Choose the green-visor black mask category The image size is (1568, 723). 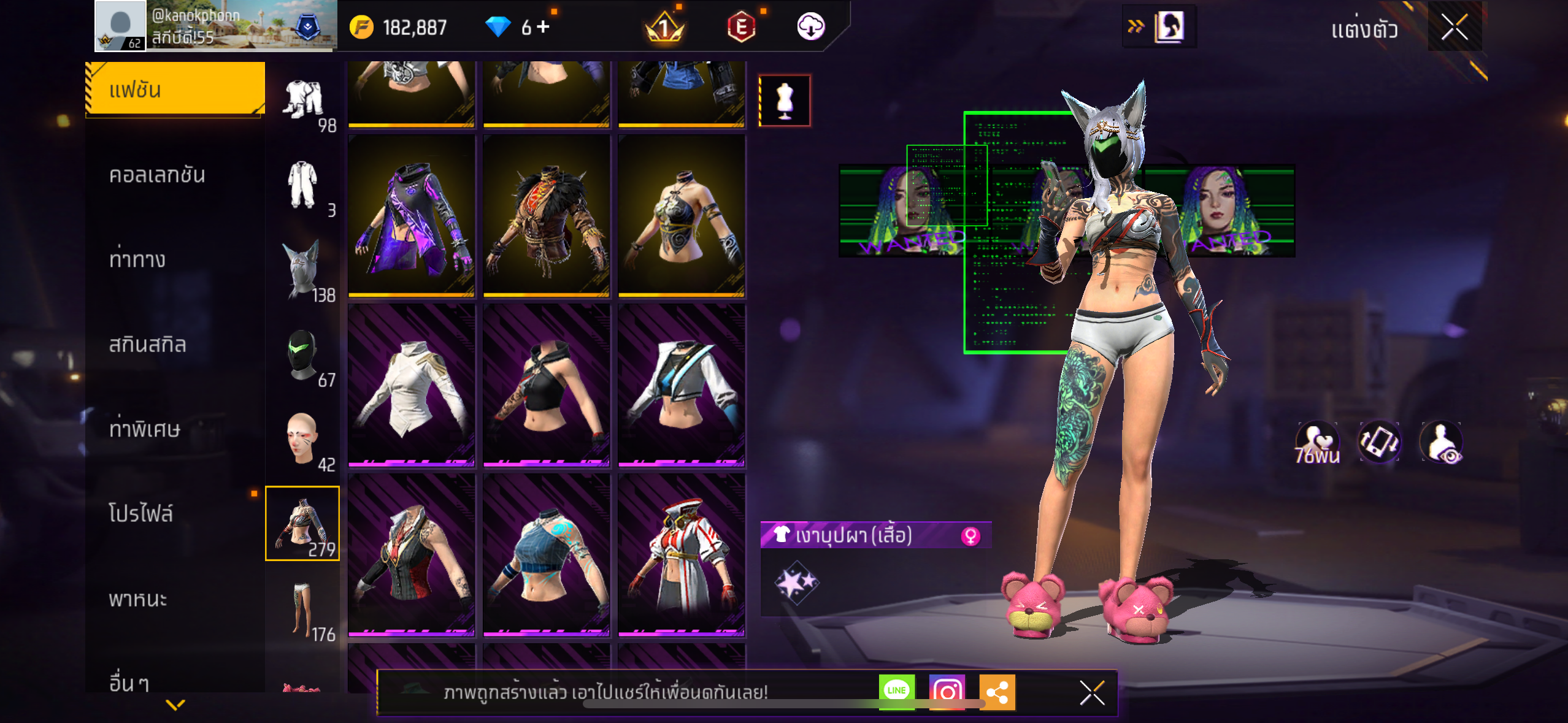coord(303,356)
